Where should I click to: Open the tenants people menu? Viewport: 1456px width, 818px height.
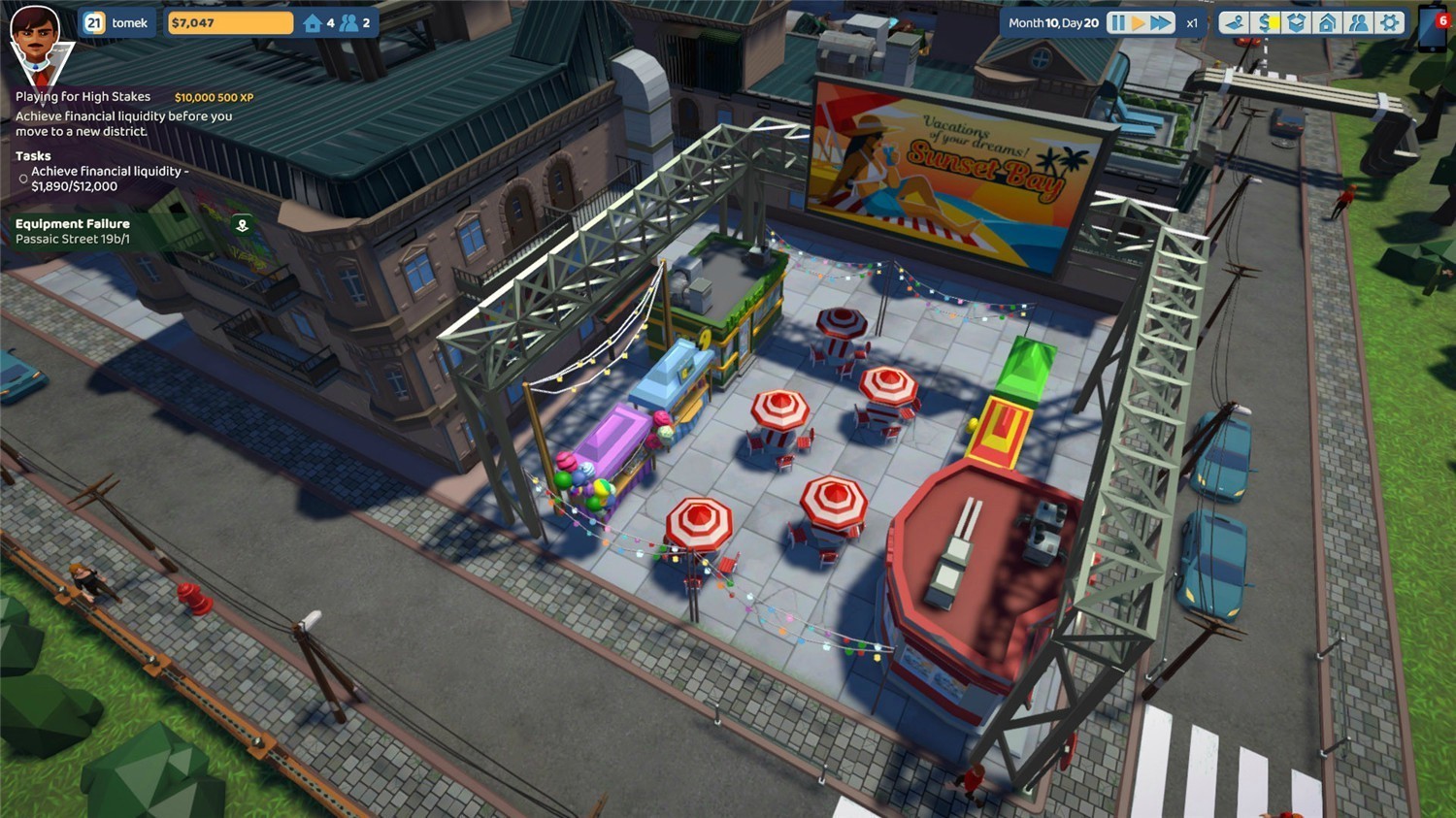click(1359, 22)
